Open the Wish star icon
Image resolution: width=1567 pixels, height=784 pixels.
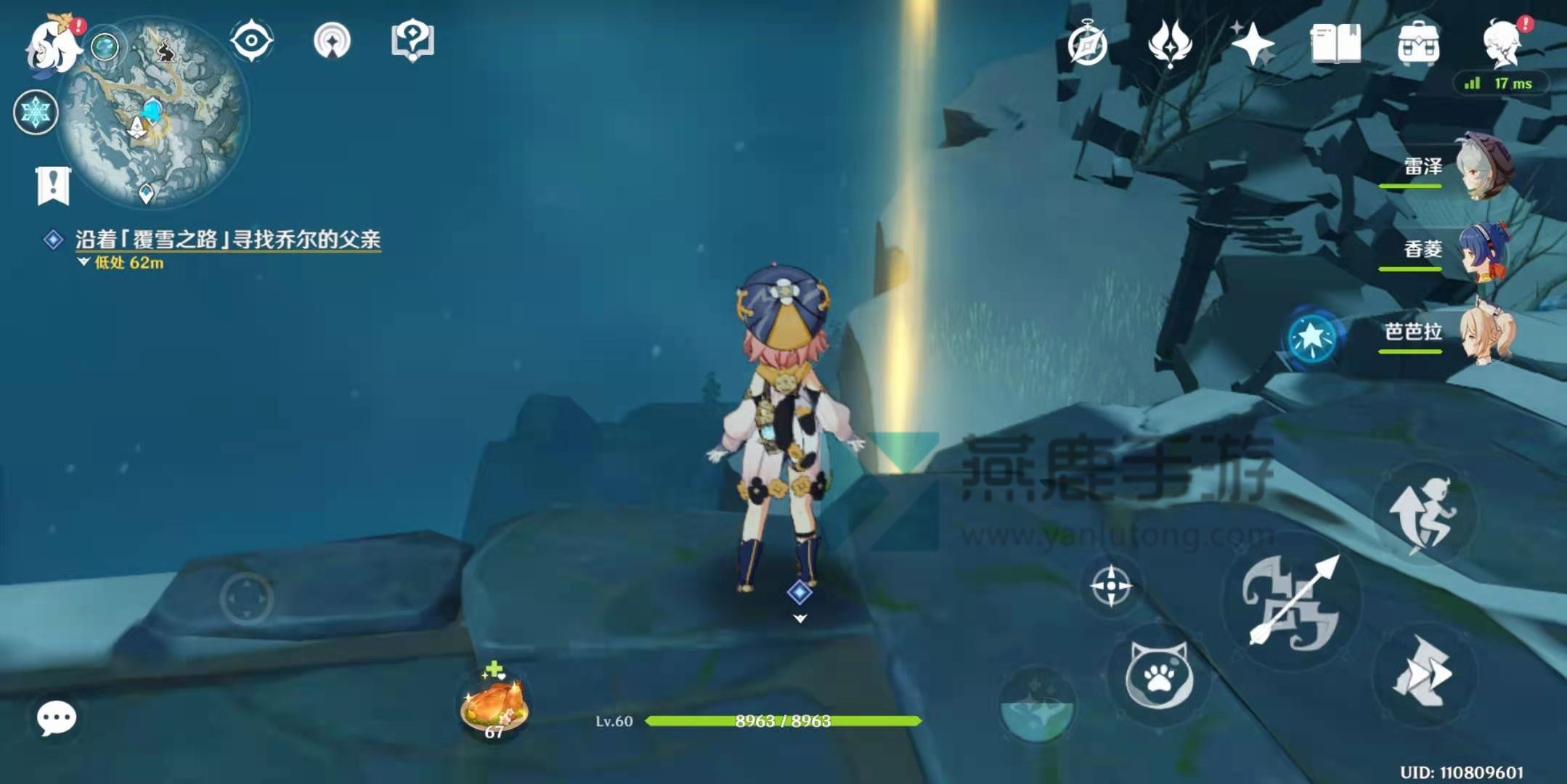(x=1252, y=45)
